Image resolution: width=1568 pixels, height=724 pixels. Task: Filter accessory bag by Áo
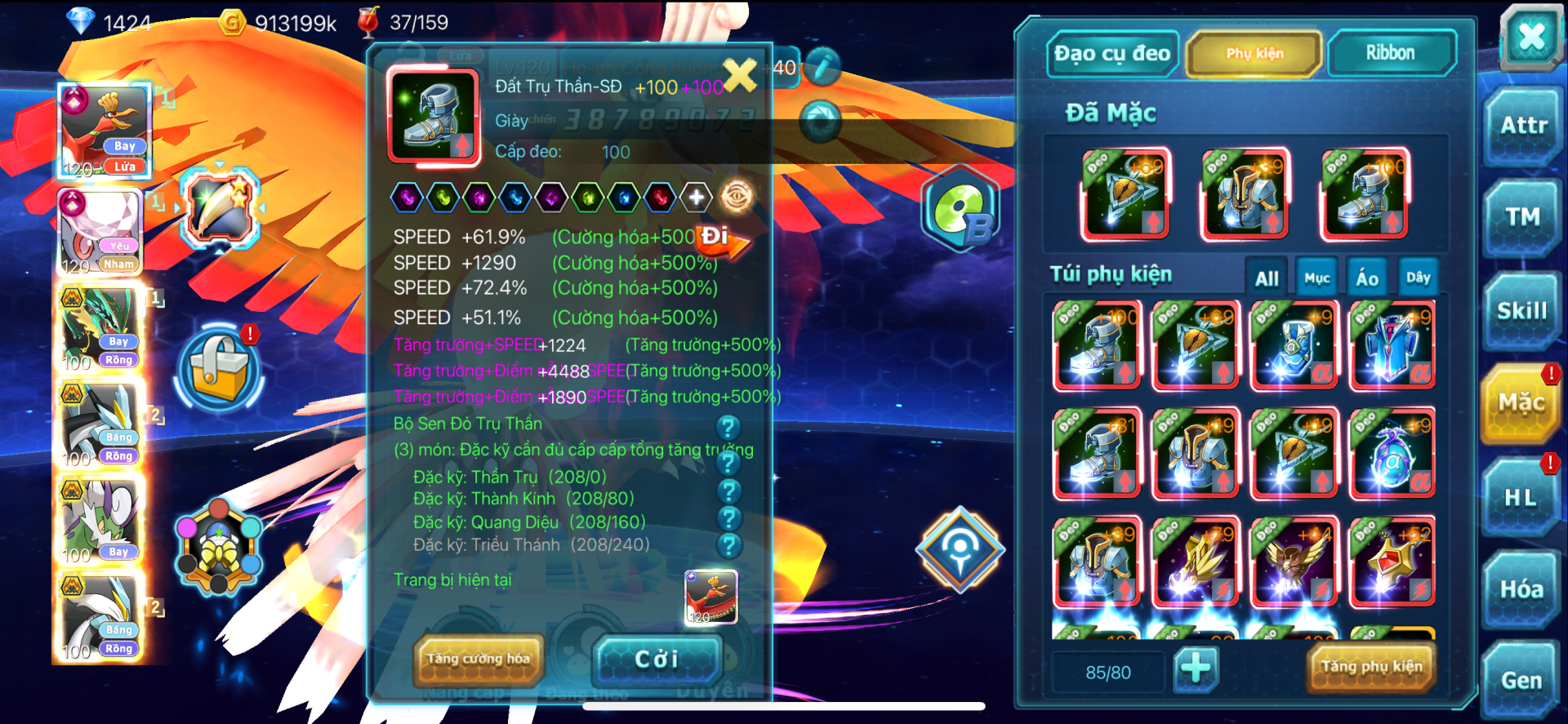click(1367, 278)
